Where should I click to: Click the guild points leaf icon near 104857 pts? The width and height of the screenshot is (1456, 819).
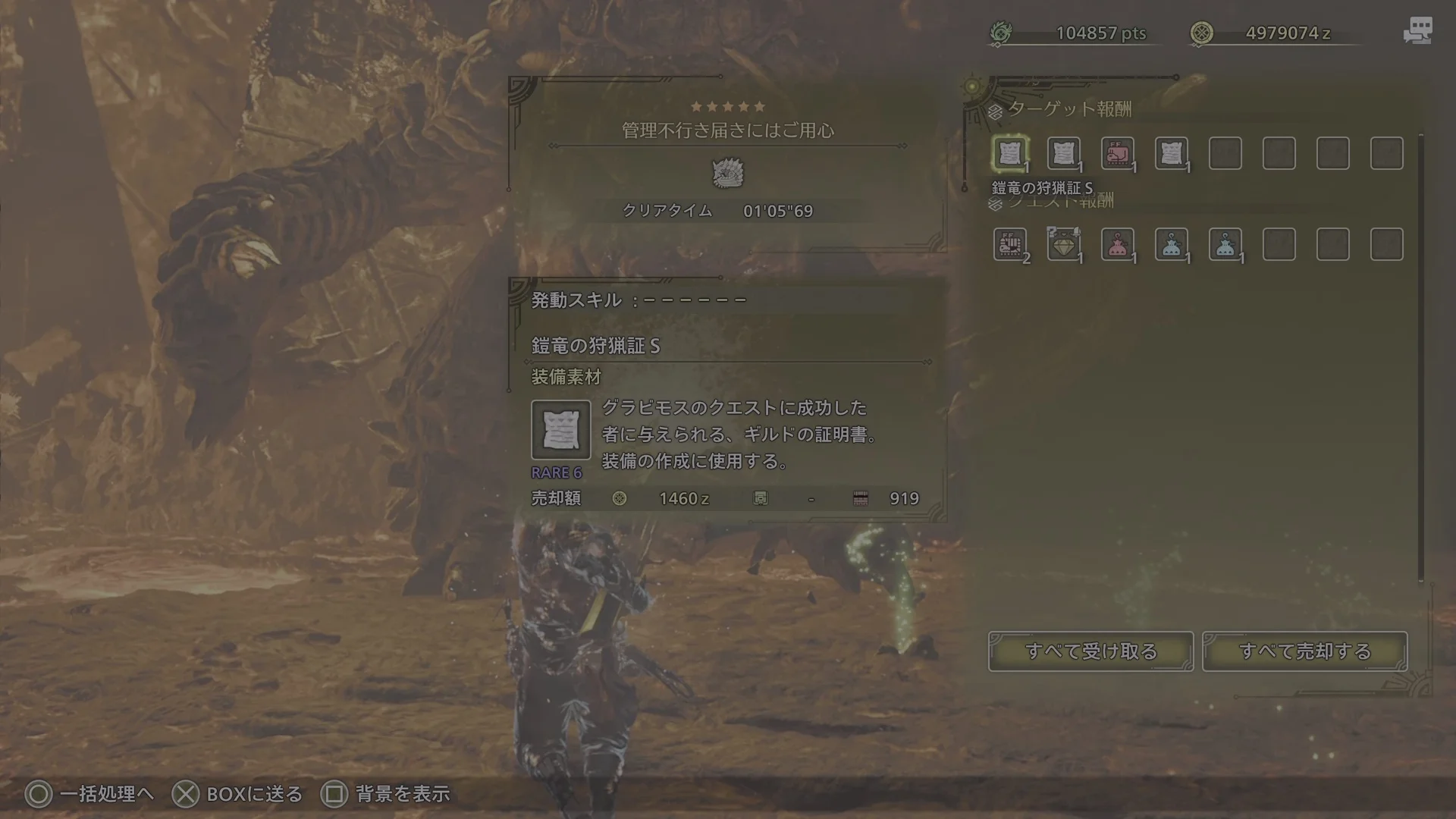coord(1001,33)
